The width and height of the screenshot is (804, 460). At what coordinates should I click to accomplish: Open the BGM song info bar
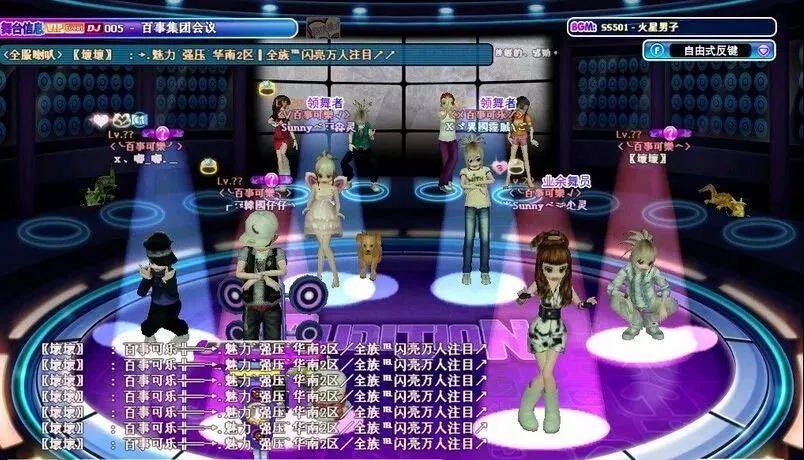(x=685, y=27)
